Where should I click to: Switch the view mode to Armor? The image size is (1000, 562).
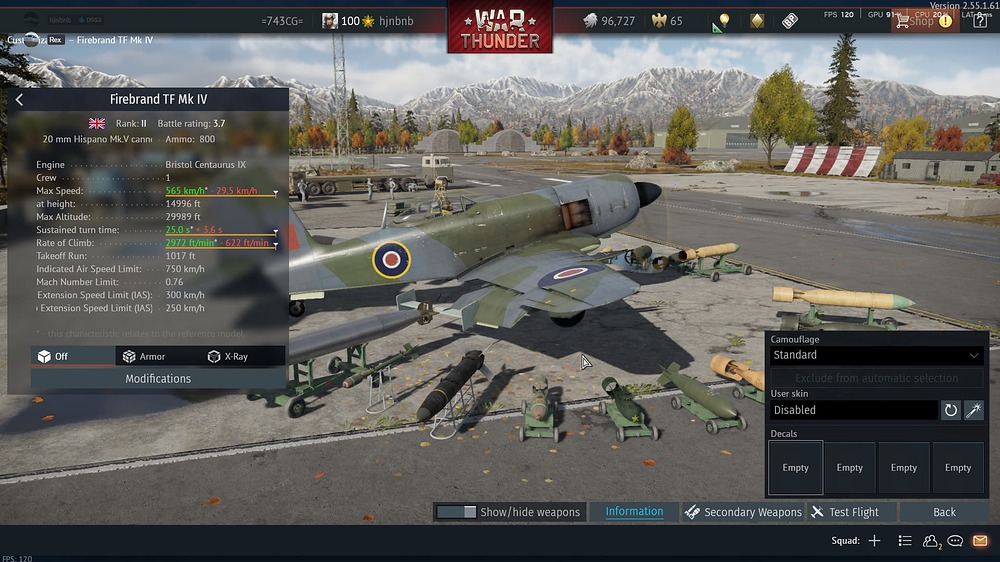(143, 356)
